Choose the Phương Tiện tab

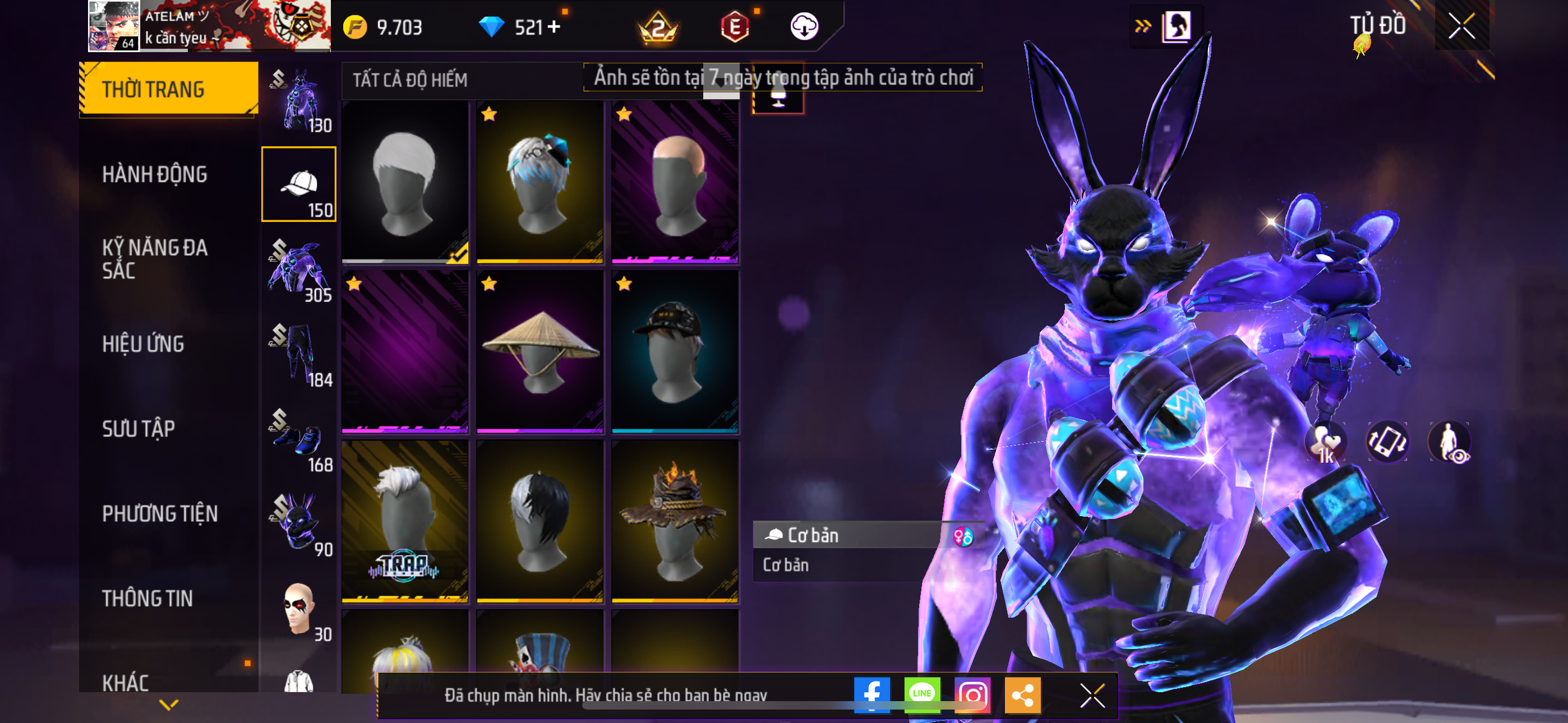[x=159, y=513]
